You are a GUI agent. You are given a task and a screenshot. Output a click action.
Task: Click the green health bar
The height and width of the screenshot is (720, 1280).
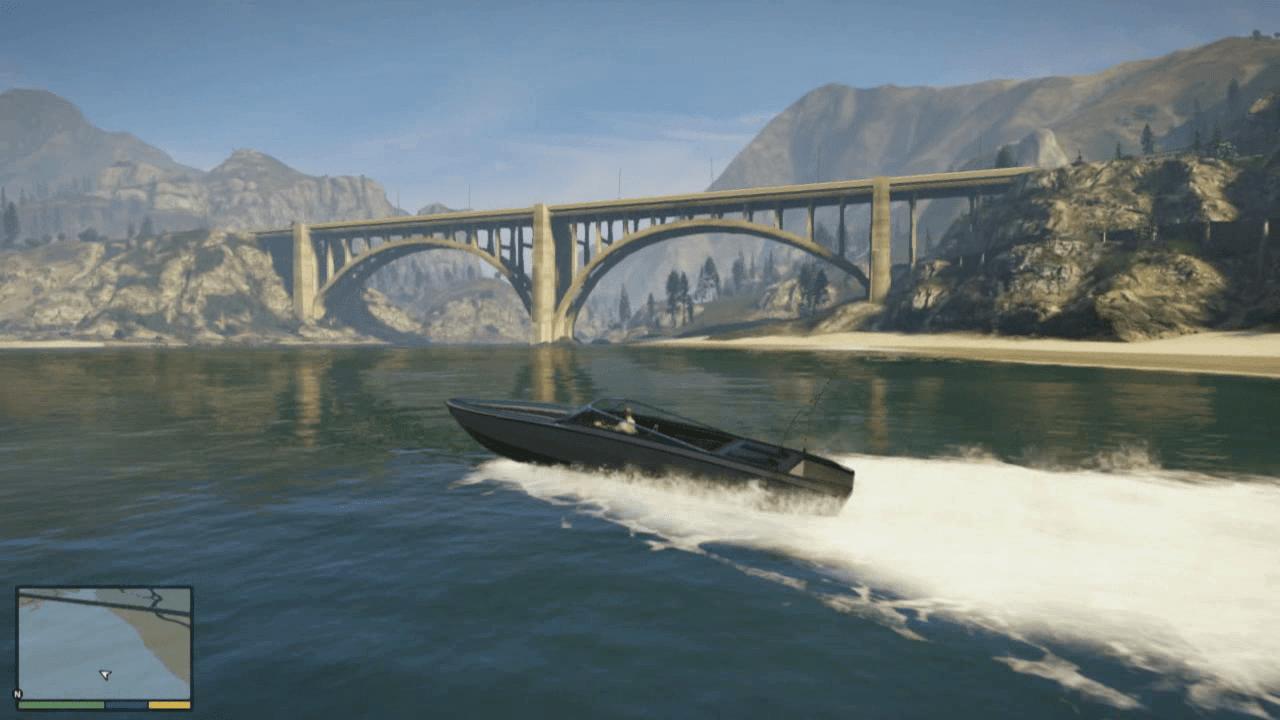[61, 705]
